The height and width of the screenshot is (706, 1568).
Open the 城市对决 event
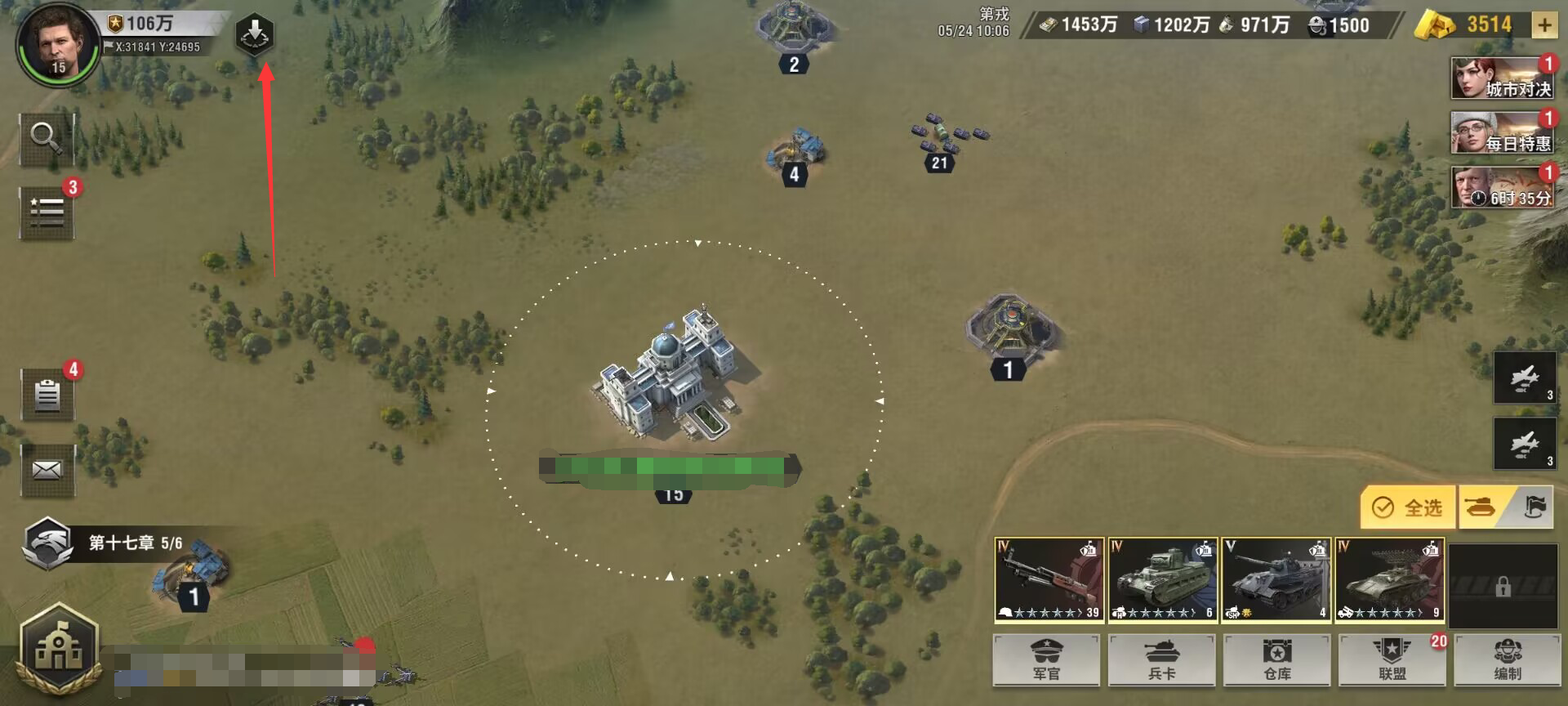click(x=1501, y=78)
